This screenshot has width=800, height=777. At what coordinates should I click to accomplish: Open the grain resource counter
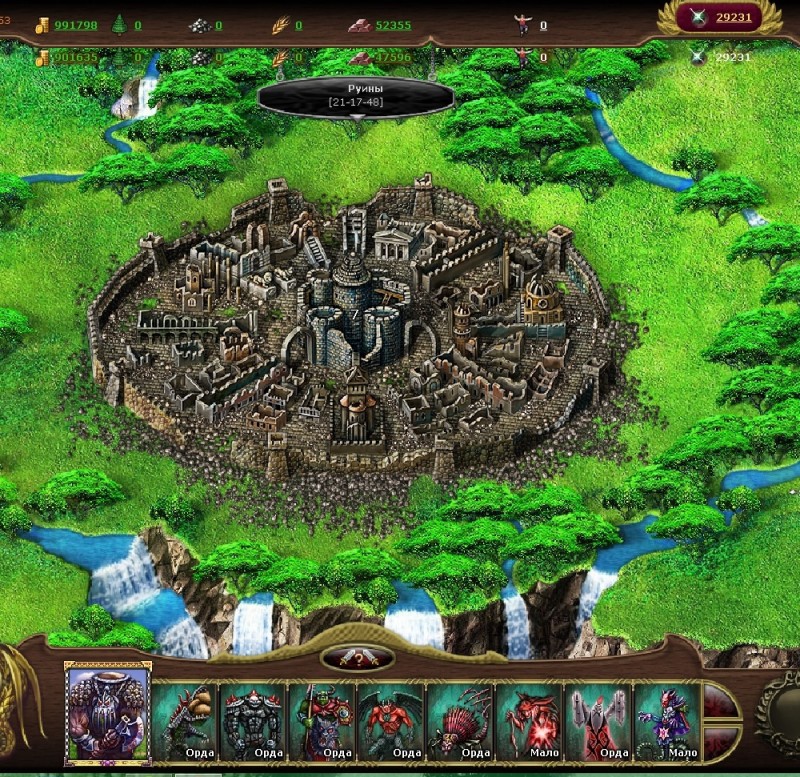pos(287,25)
